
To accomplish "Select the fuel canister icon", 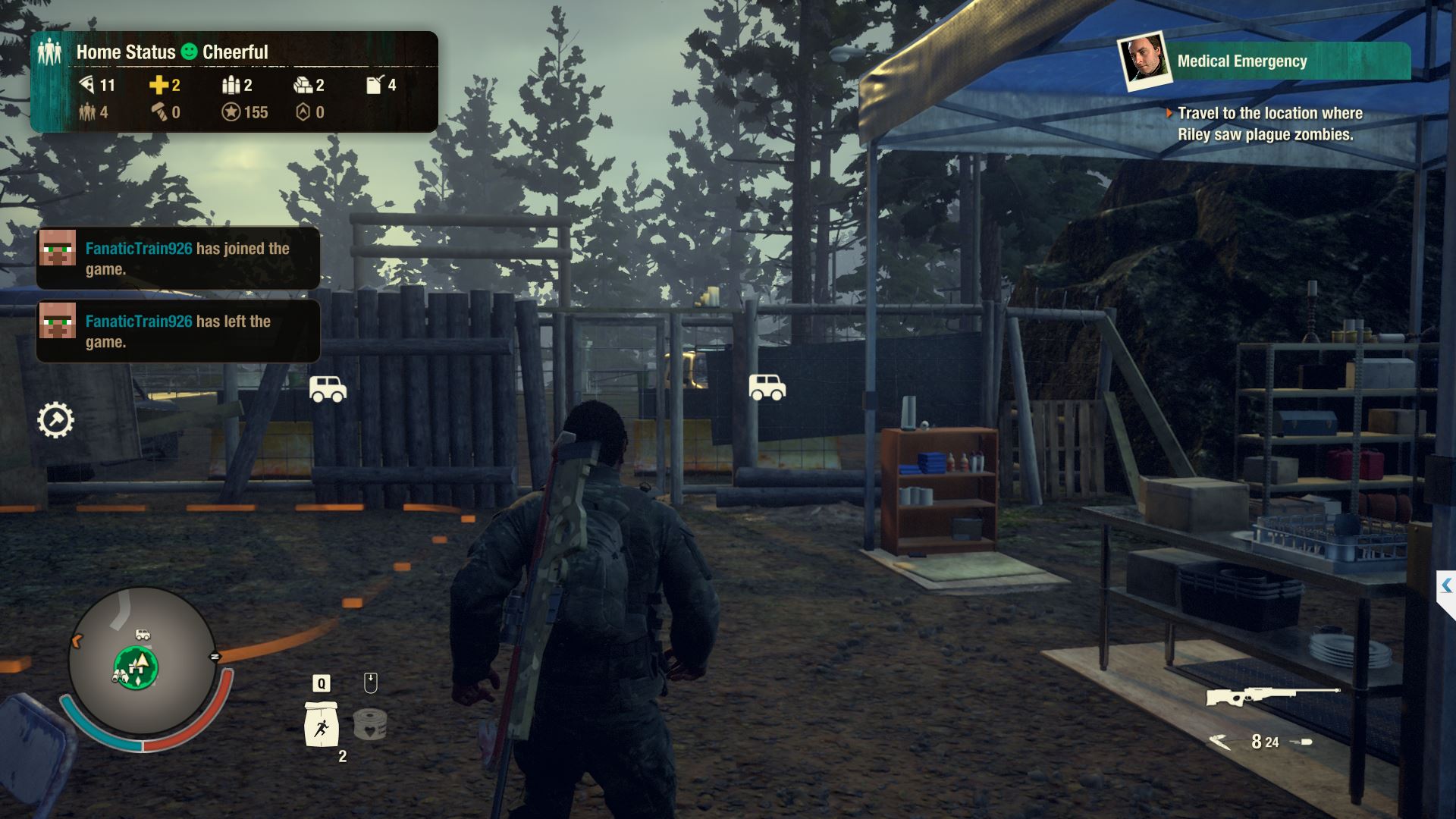I will 373,85.
